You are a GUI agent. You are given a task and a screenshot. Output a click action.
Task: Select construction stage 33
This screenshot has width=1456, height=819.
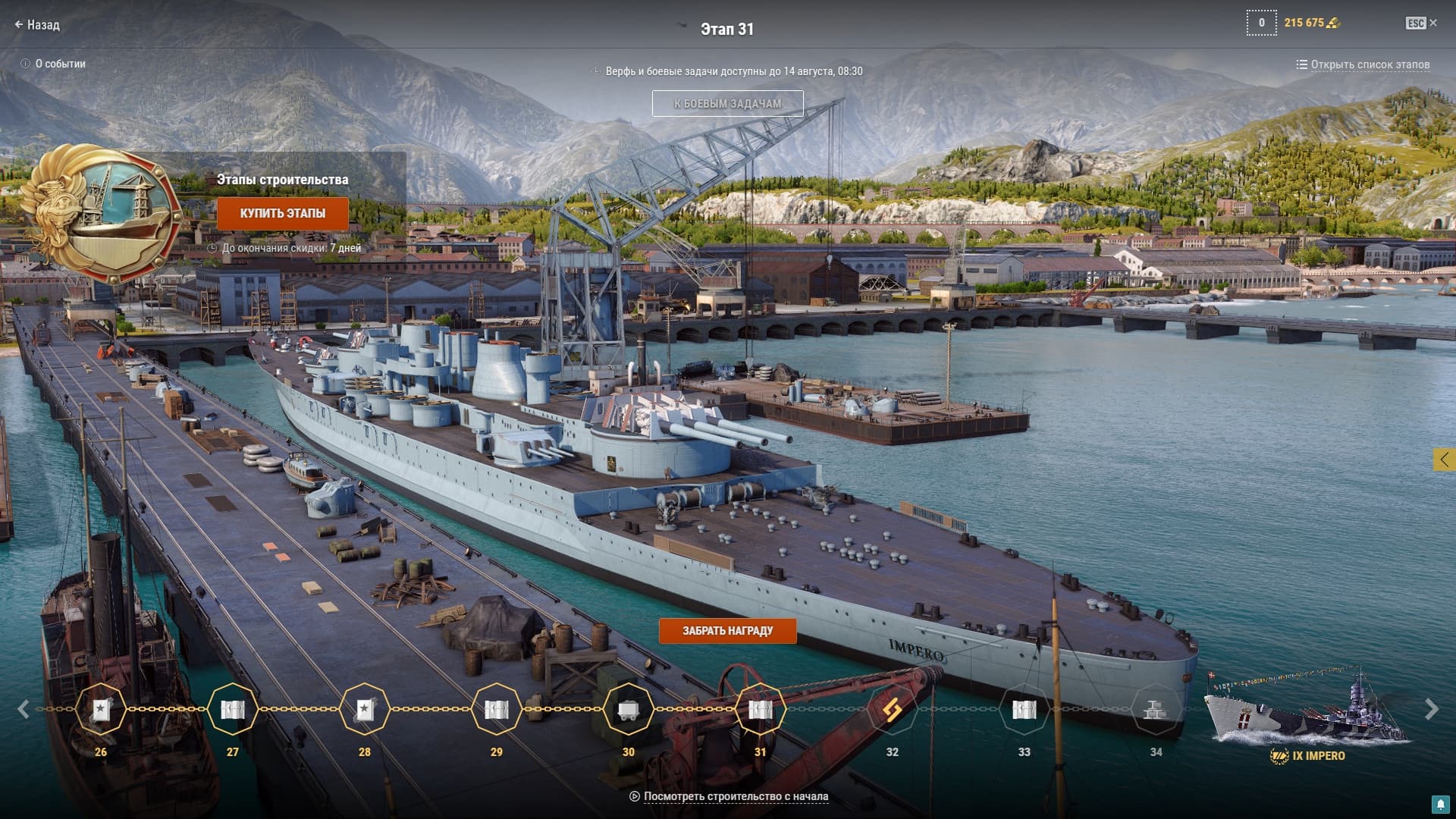[x=1024, y=710]
